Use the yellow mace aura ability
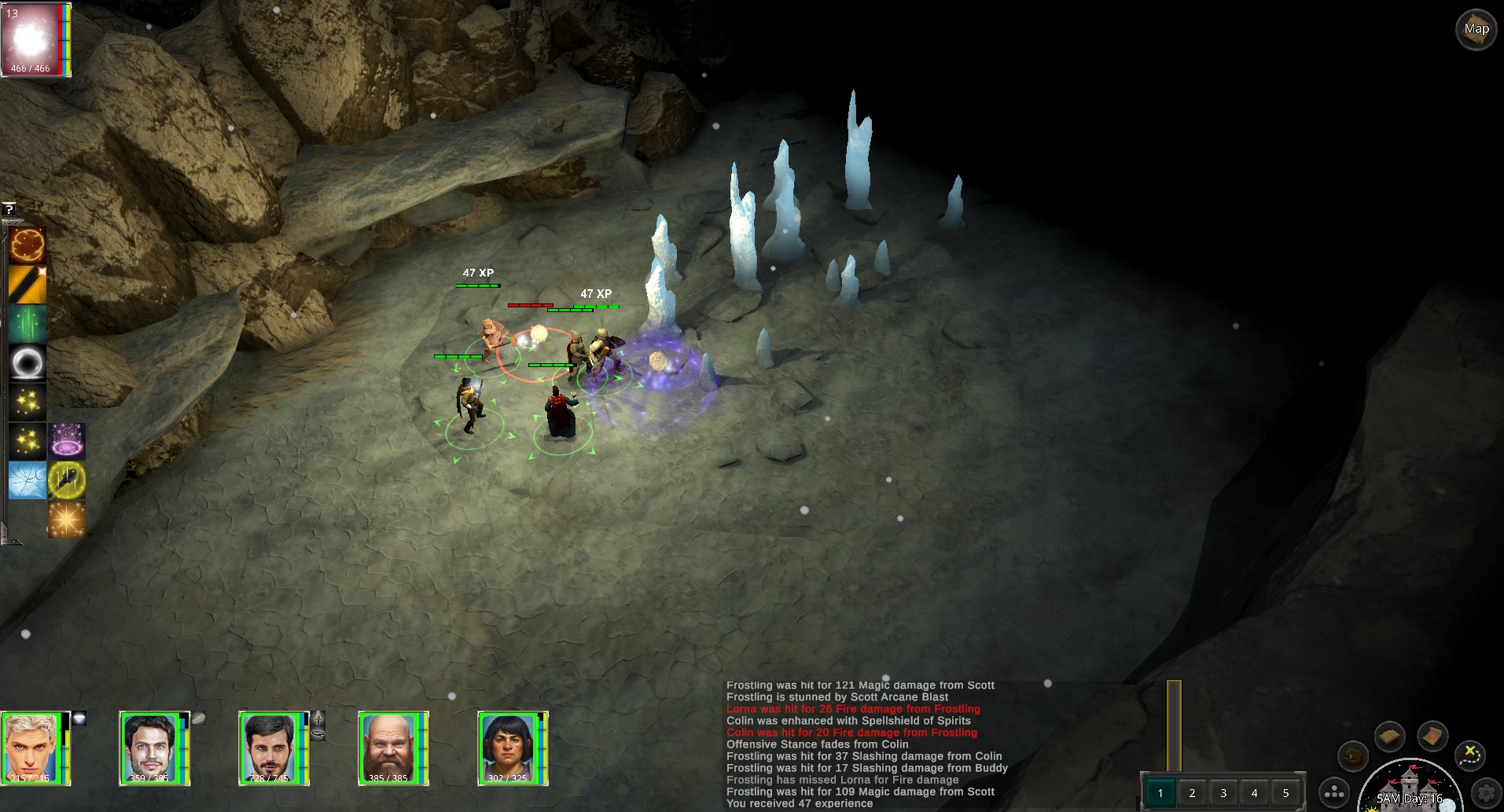Screen dimensions: 1504x812 tap(68, 479)
